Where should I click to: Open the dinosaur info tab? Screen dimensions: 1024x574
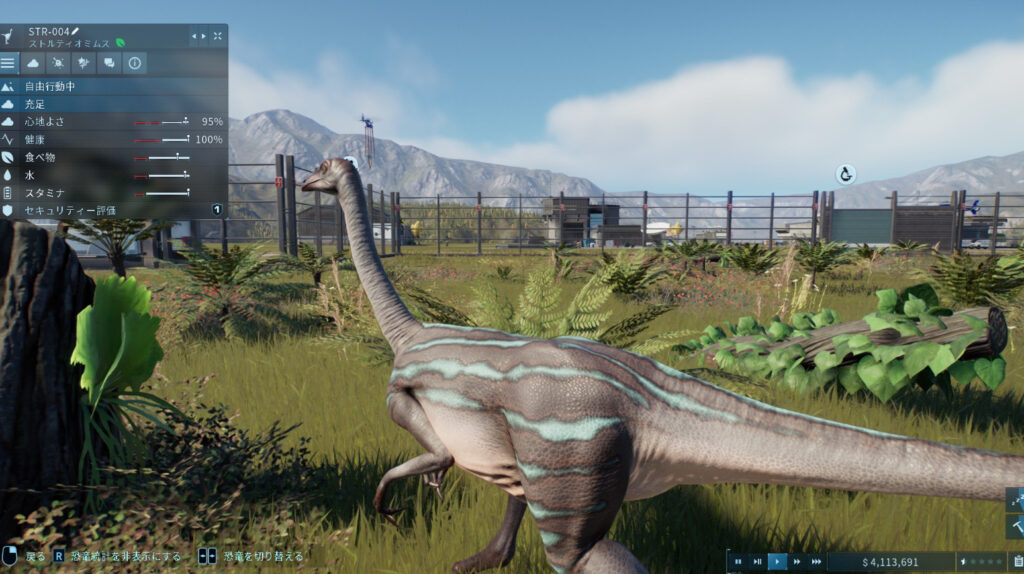[x=134, y=63]
